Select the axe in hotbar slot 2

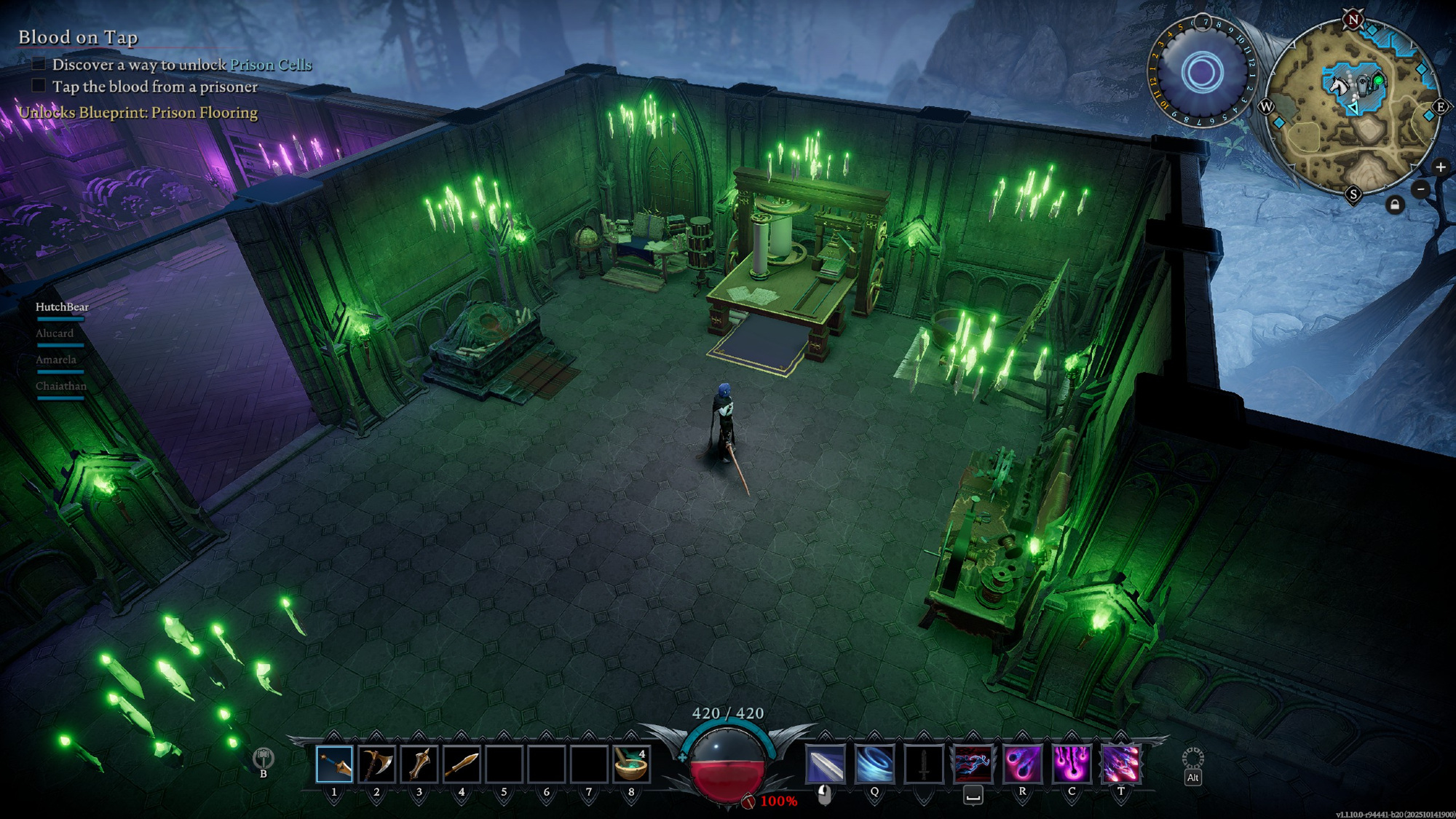pos(376,764)
